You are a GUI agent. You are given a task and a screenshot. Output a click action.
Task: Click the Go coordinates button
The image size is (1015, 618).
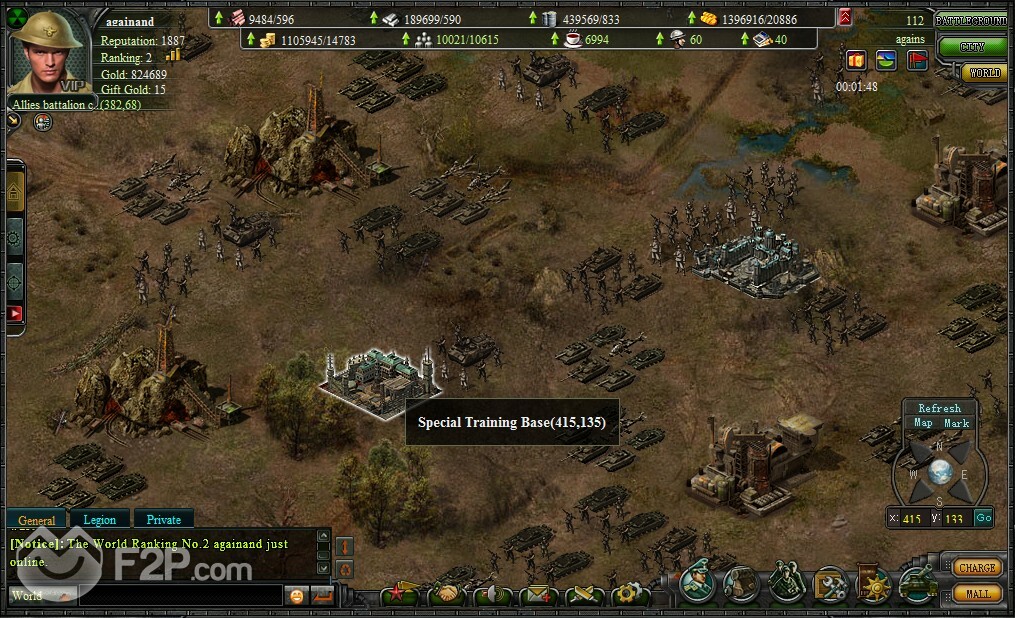983,518
